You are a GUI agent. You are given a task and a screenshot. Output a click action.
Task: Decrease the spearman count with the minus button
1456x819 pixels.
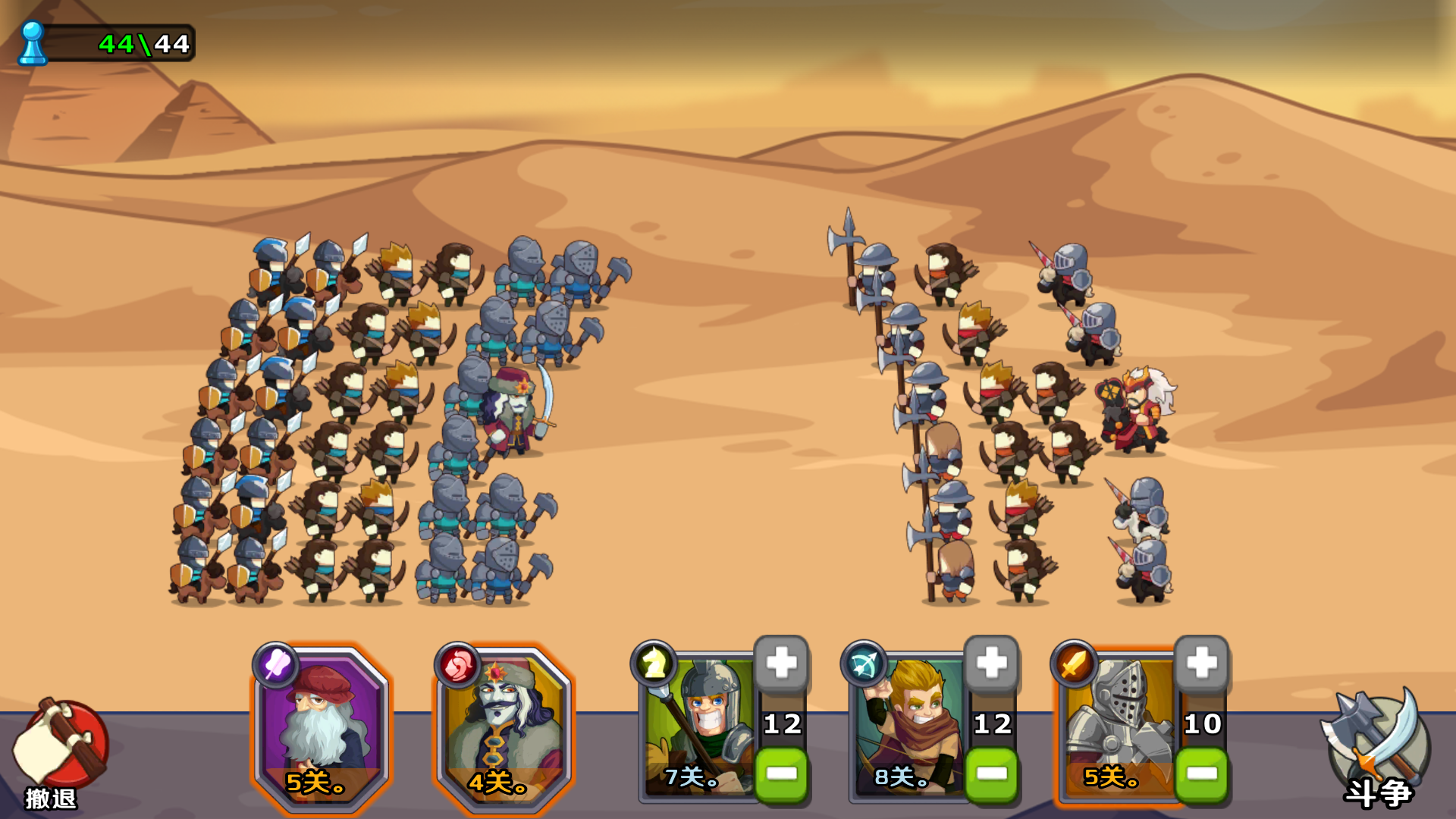click(x=780, y=773)
